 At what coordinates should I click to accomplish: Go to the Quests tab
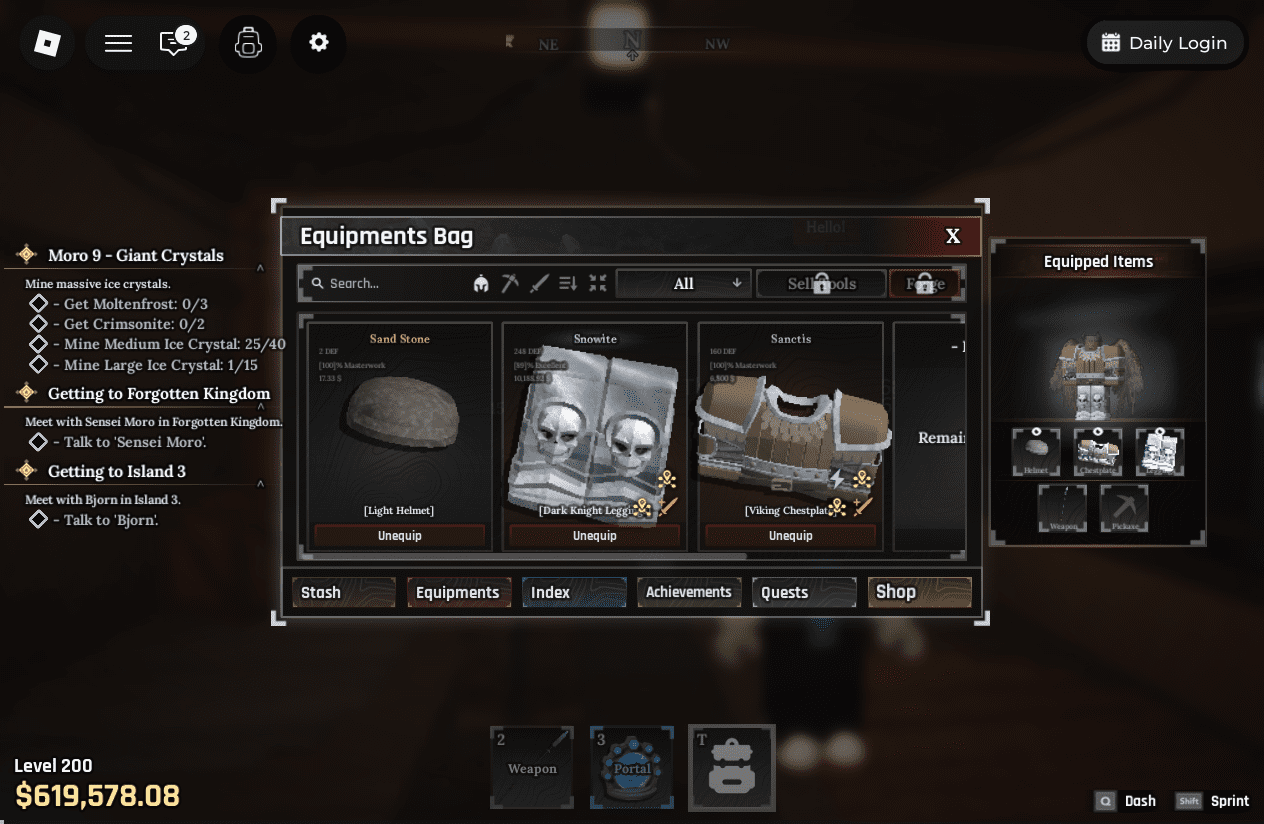click(x=804, y=592)
